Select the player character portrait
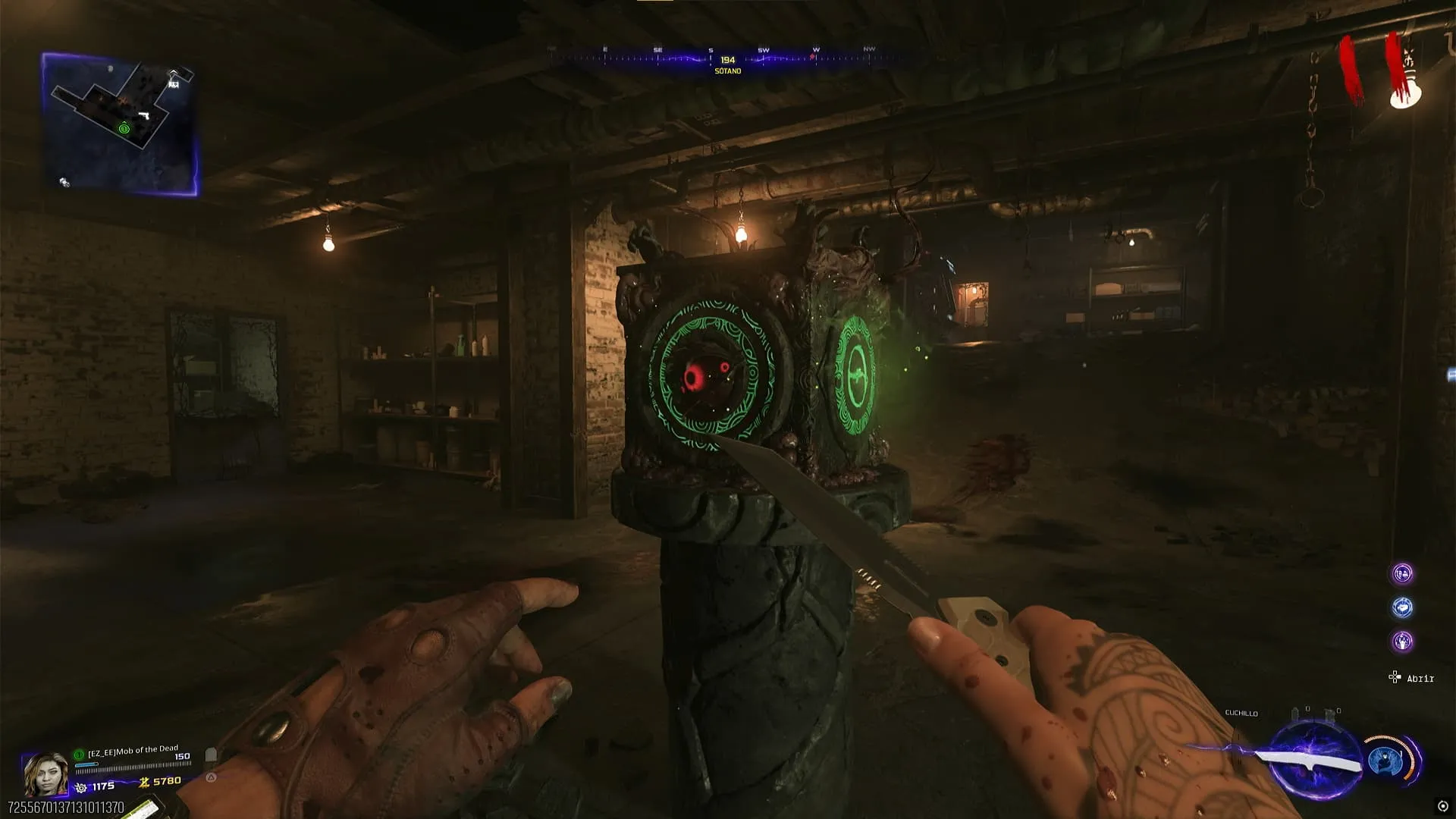This screenshot has height=819, width=1456. tap(45, 773)
